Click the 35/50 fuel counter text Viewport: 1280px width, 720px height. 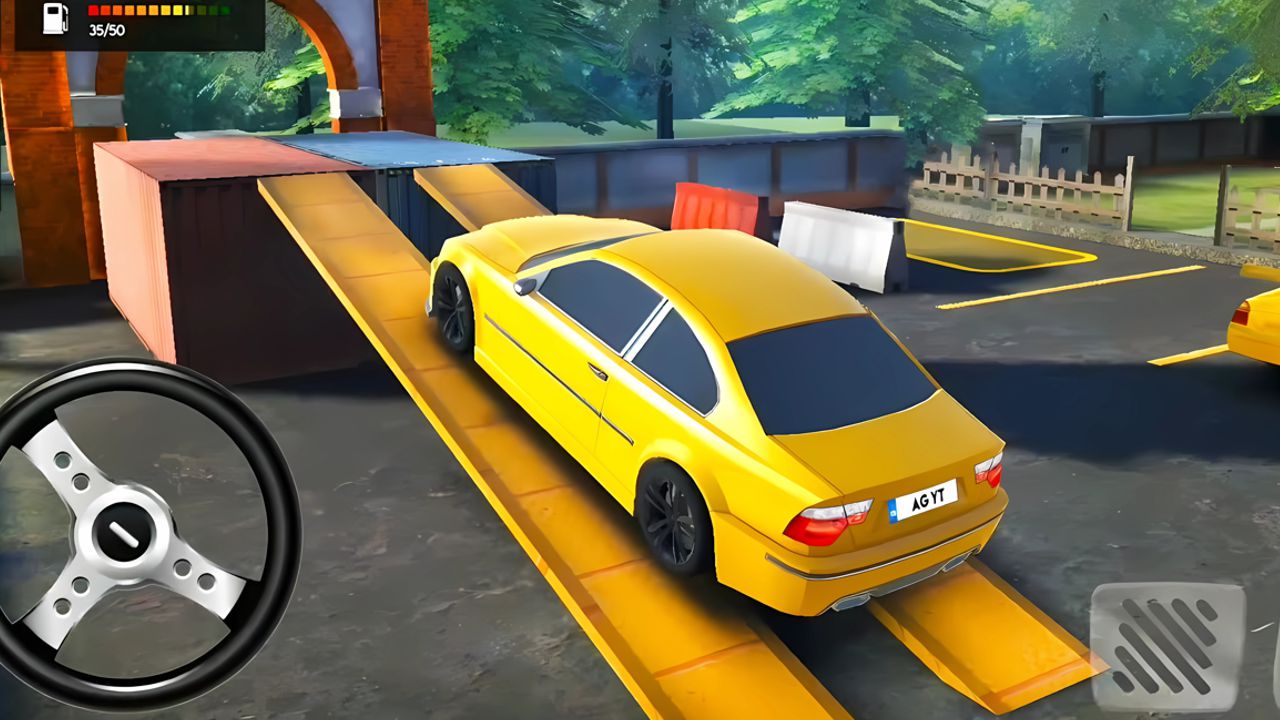[106, 30]
